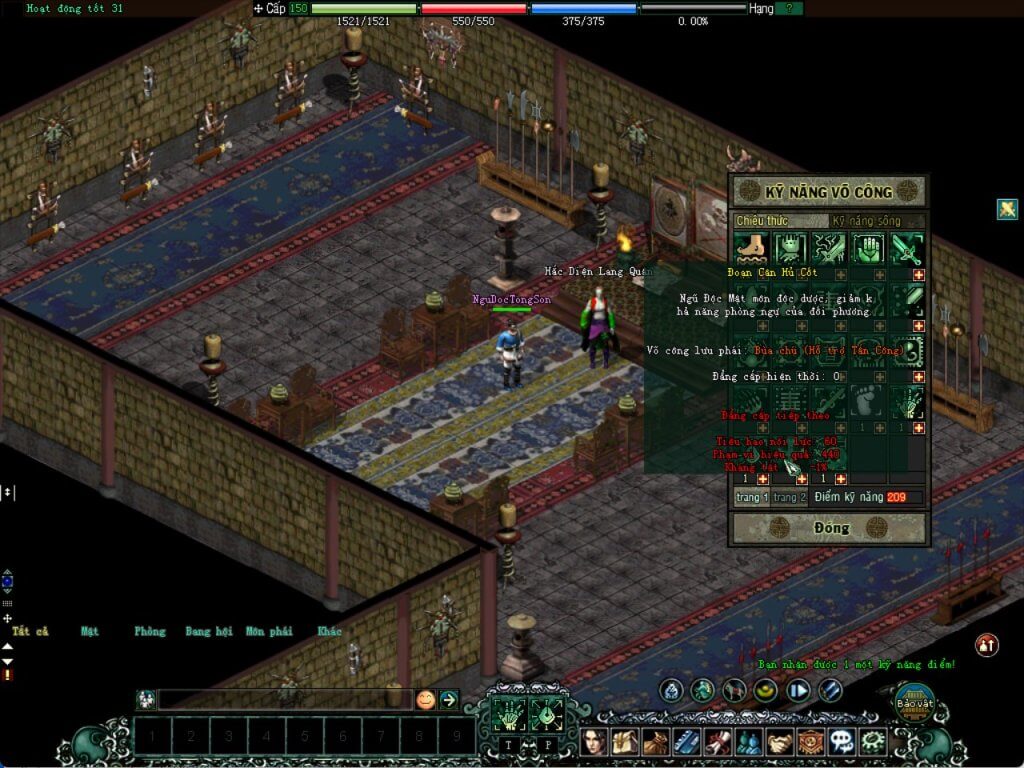The width and height of the screenshot is (1024, 768).
Task: Open the Chiêu thức tab
Action: (762, 220)
